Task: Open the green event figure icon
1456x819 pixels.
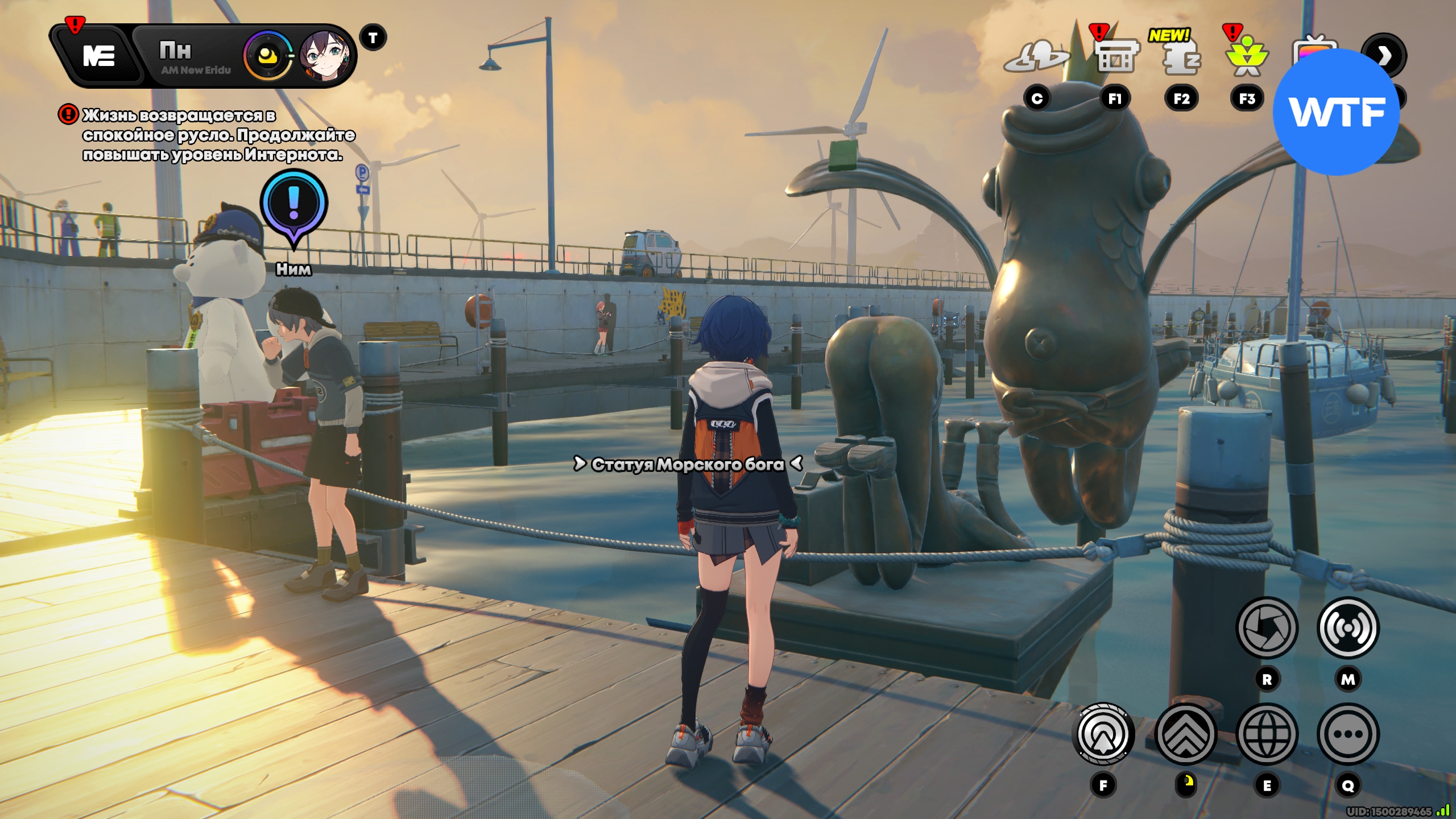Action: click(1247, 58)
